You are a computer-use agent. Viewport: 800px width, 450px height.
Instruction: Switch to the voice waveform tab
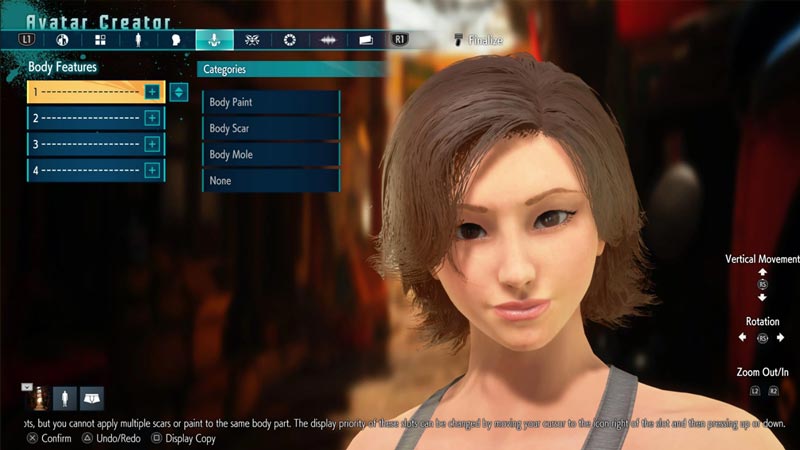327,41
